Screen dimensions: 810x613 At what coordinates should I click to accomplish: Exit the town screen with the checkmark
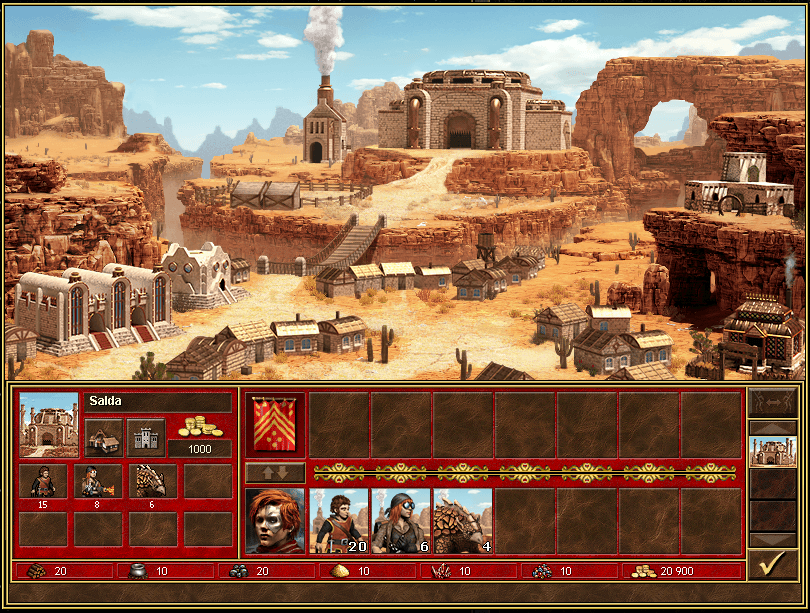click(x=772, y=565)
